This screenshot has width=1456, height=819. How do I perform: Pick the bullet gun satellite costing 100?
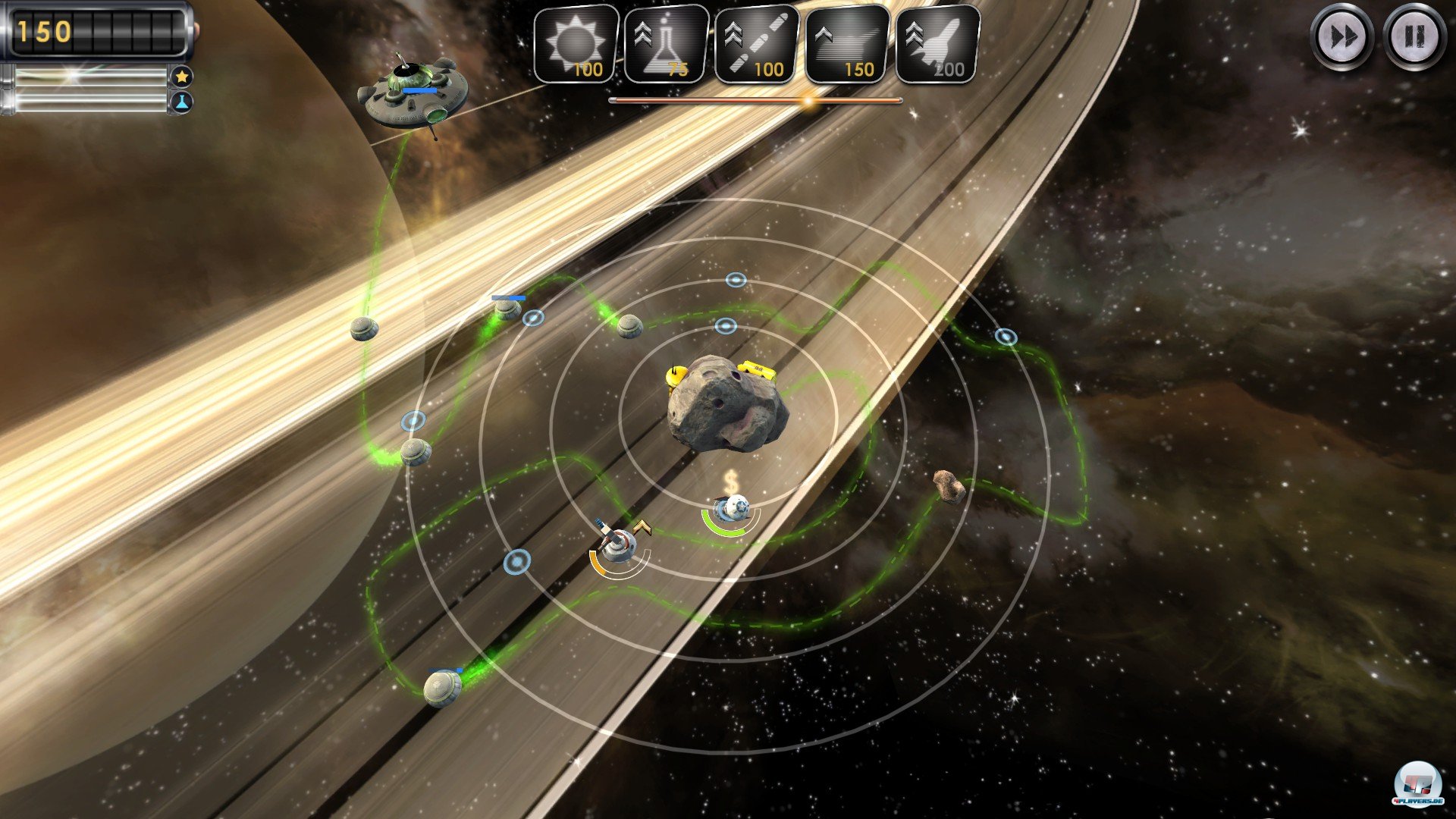tap(757, 45)
